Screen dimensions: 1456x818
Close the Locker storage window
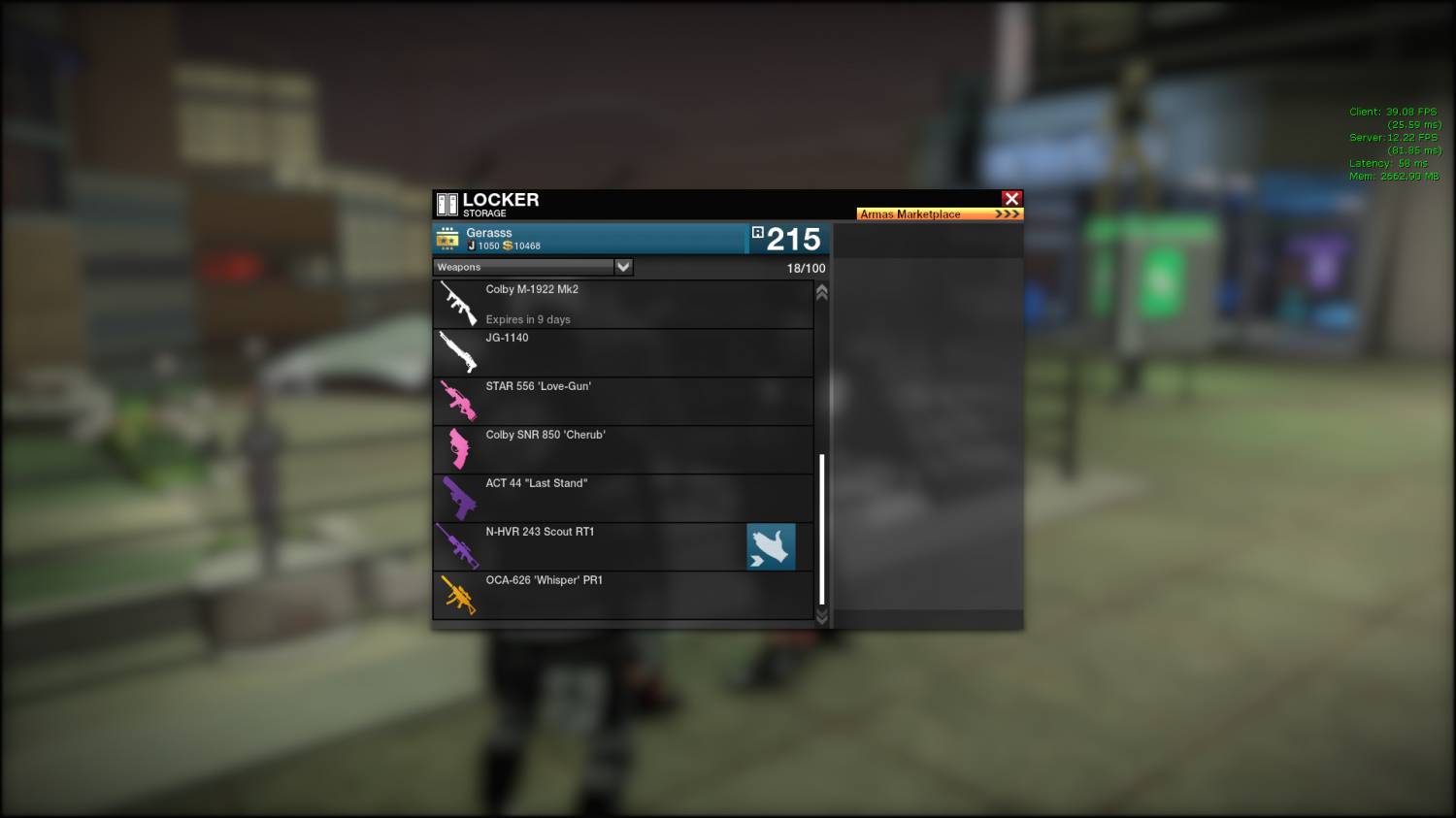tap(1011, 199)
